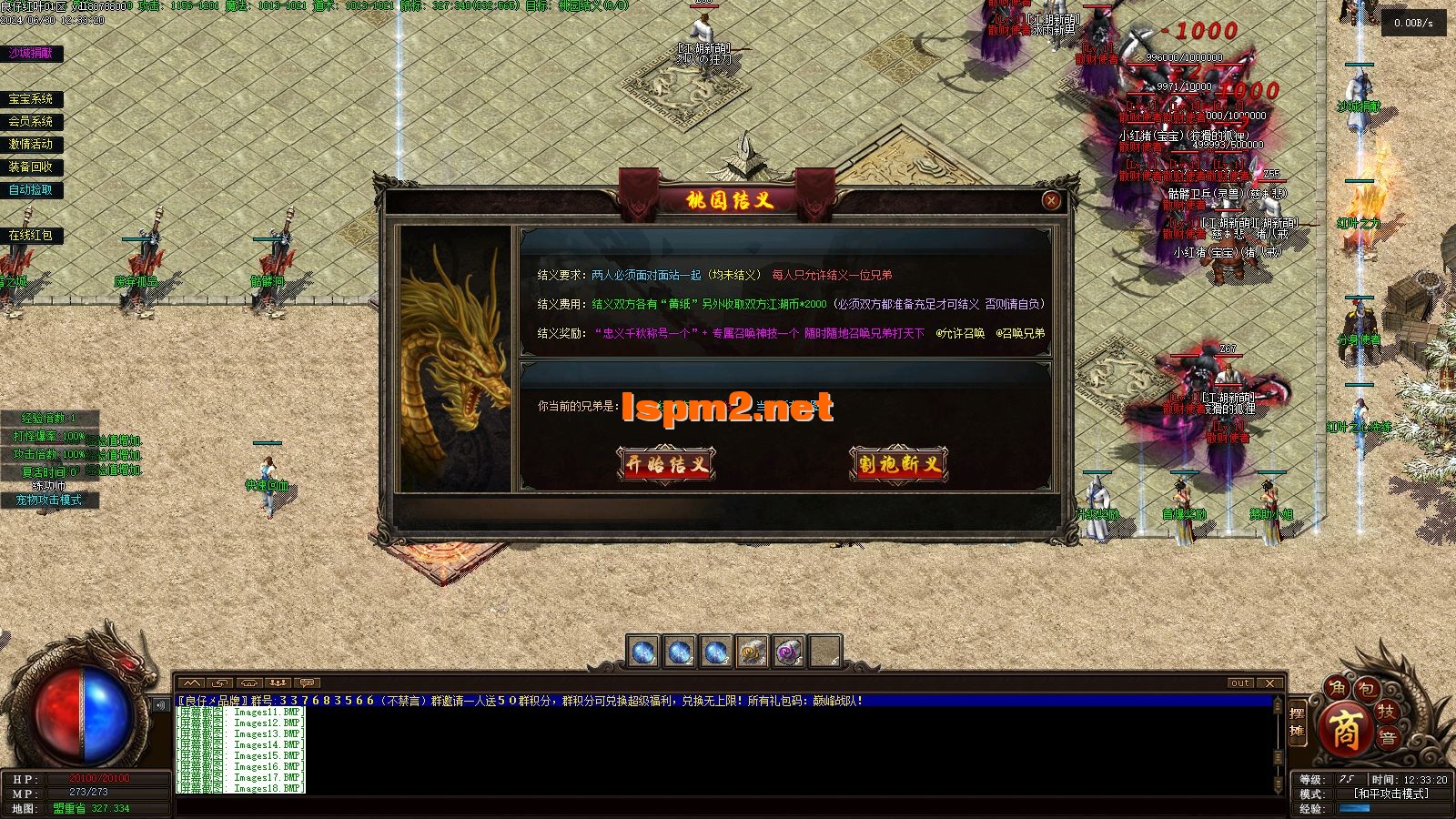This screenshot has height=819, width=1456.
Task: Toggle the 自动捡取 auto-pickup option
Action: click(31, 189)
